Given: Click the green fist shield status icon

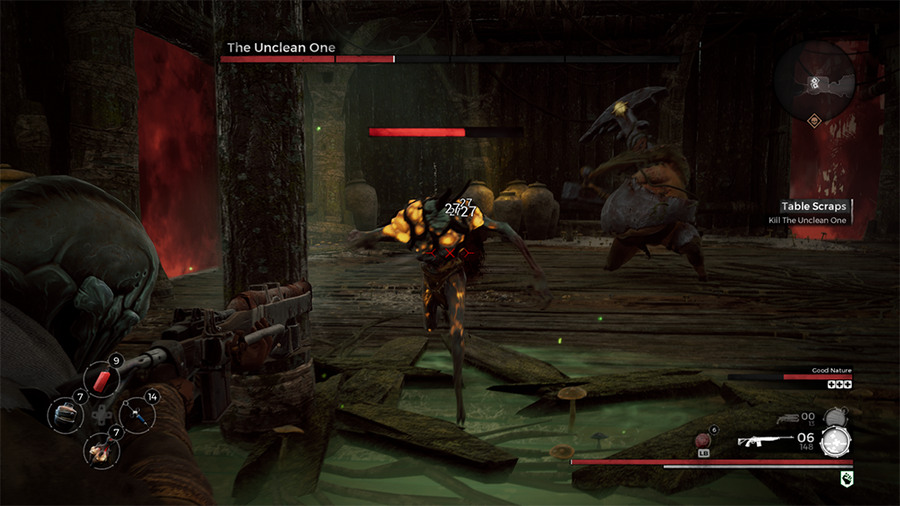Looking at the screenshot, I should tap(846, 479).
